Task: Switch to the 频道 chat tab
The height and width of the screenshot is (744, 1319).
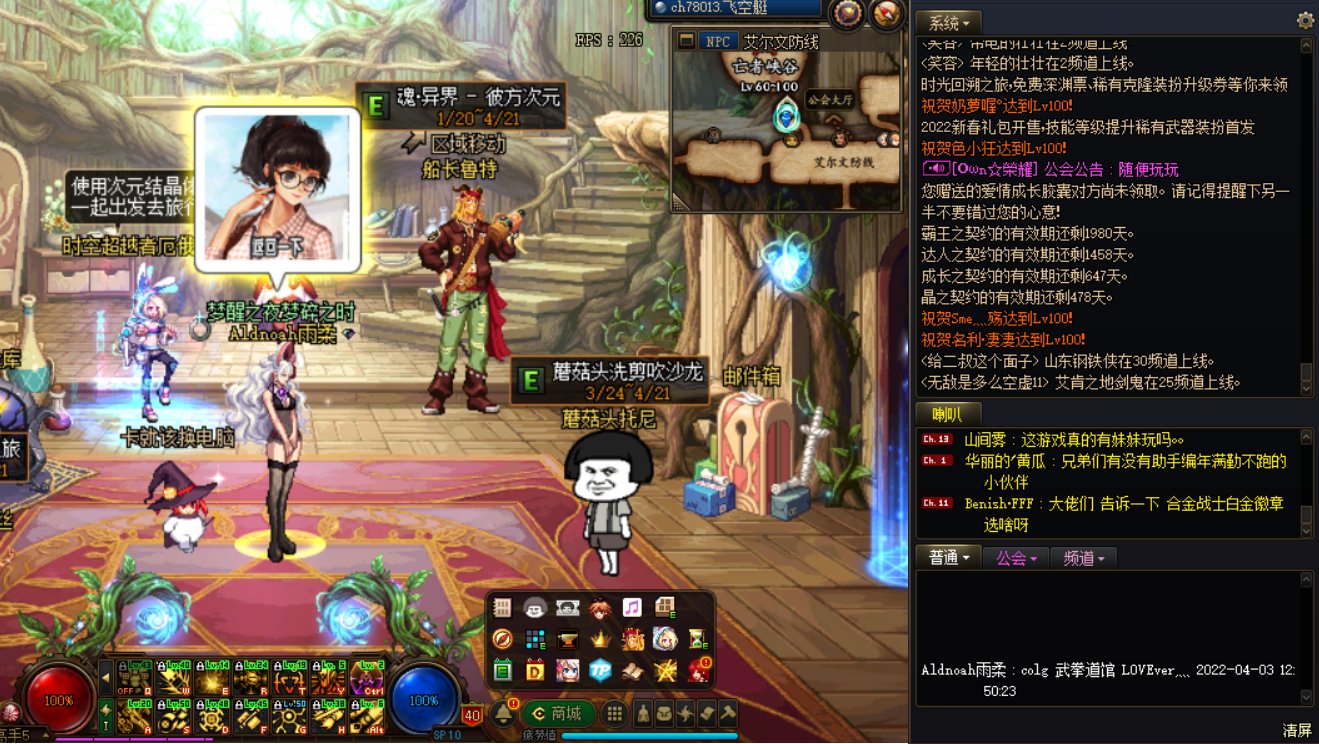Action: pos(1084,558)
